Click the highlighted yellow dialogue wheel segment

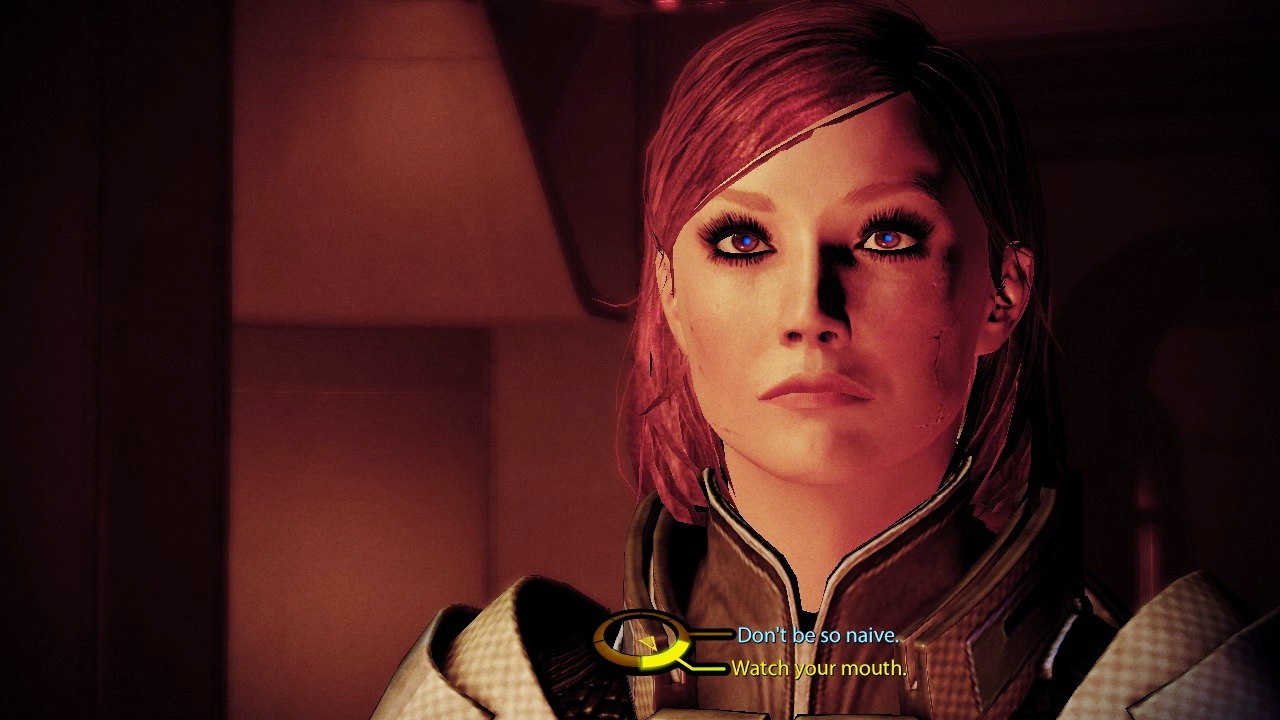tap(660, 660)
